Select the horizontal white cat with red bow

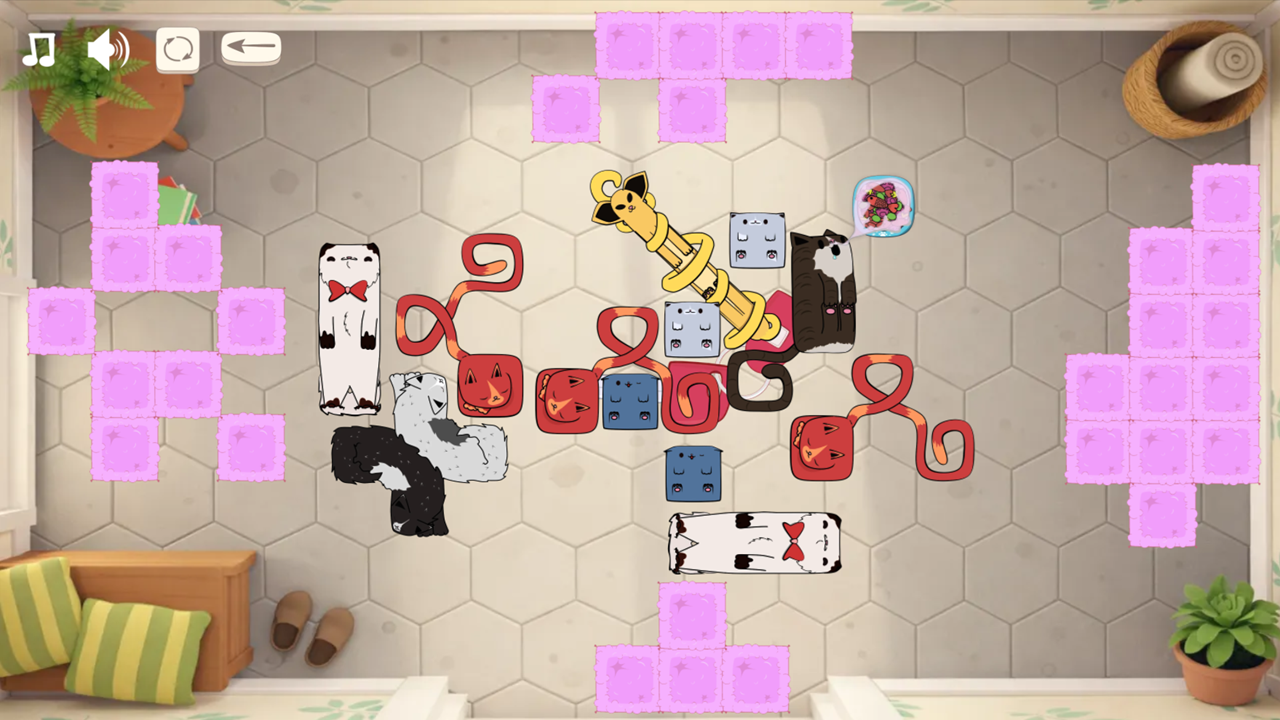tap(755, 545)
